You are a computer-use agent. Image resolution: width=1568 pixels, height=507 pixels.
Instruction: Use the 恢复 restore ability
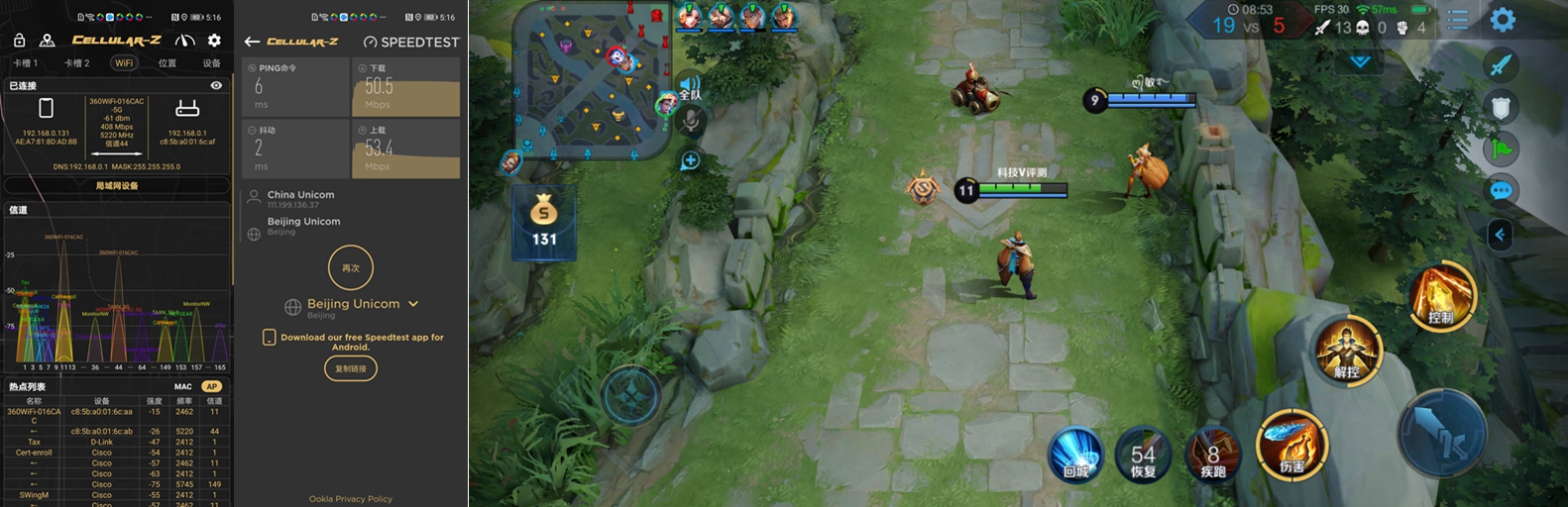click(x=1143, y=456)
